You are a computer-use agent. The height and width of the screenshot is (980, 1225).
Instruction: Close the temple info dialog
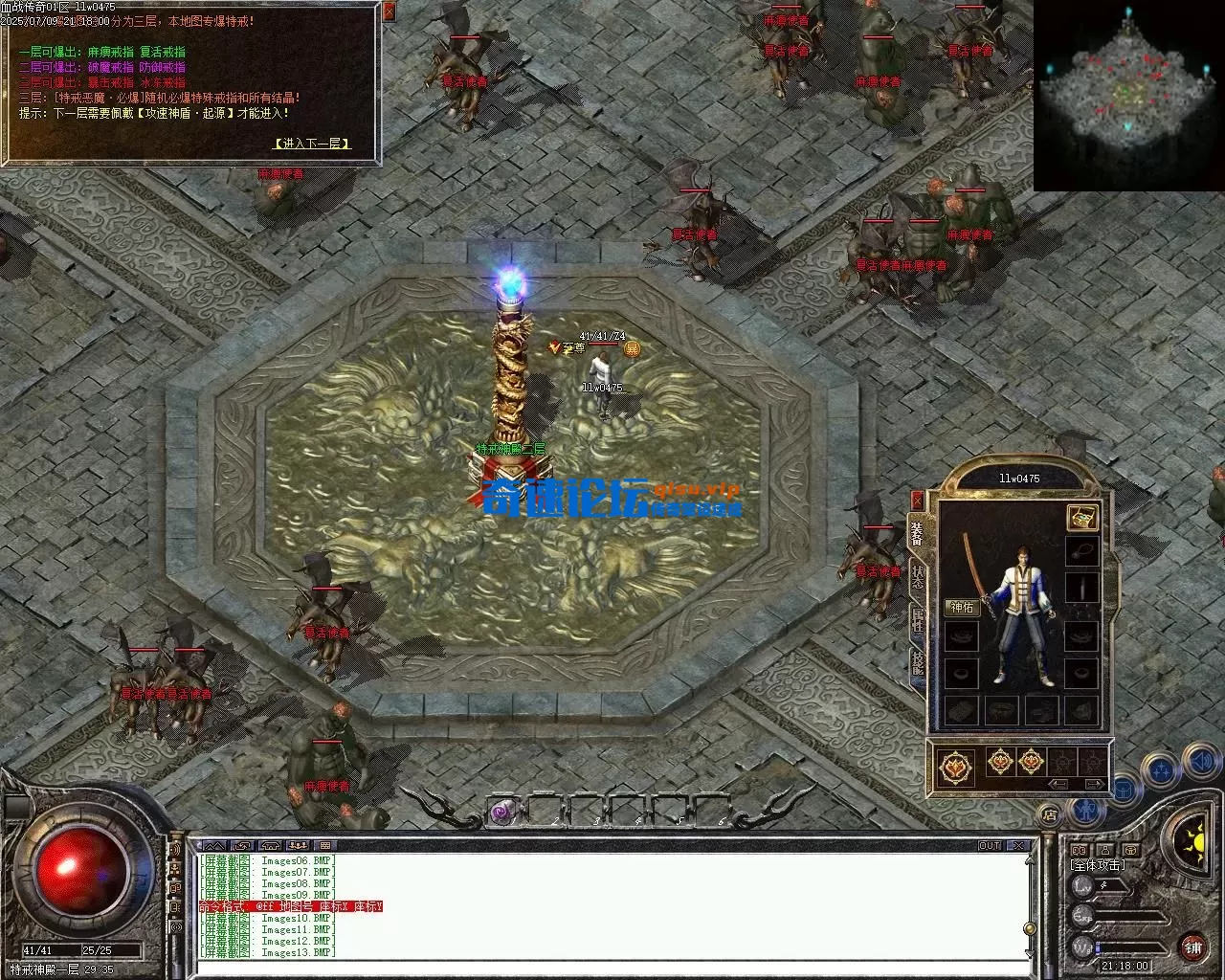[x=389, y=12]
